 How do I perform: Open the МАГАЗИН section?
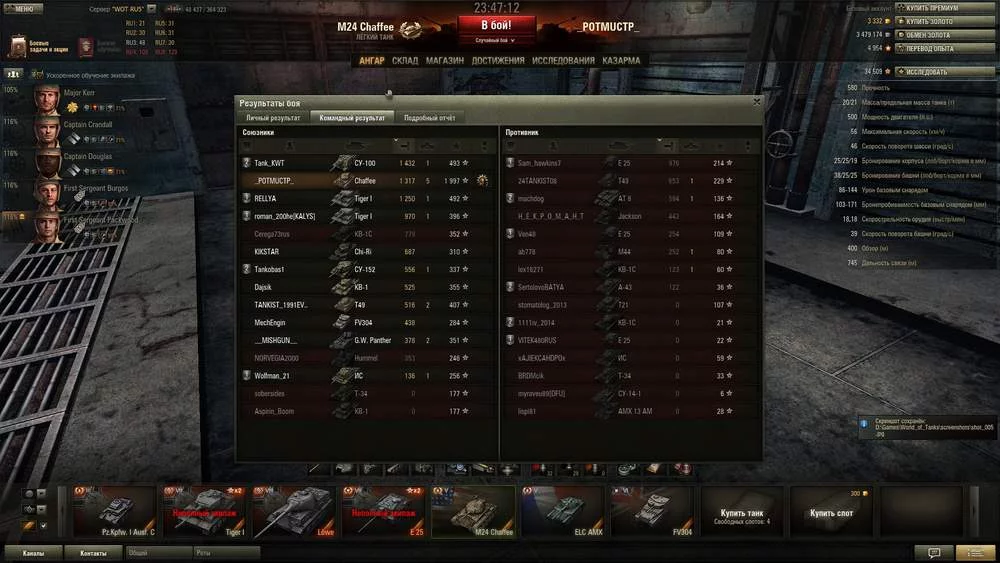[444, 60]
